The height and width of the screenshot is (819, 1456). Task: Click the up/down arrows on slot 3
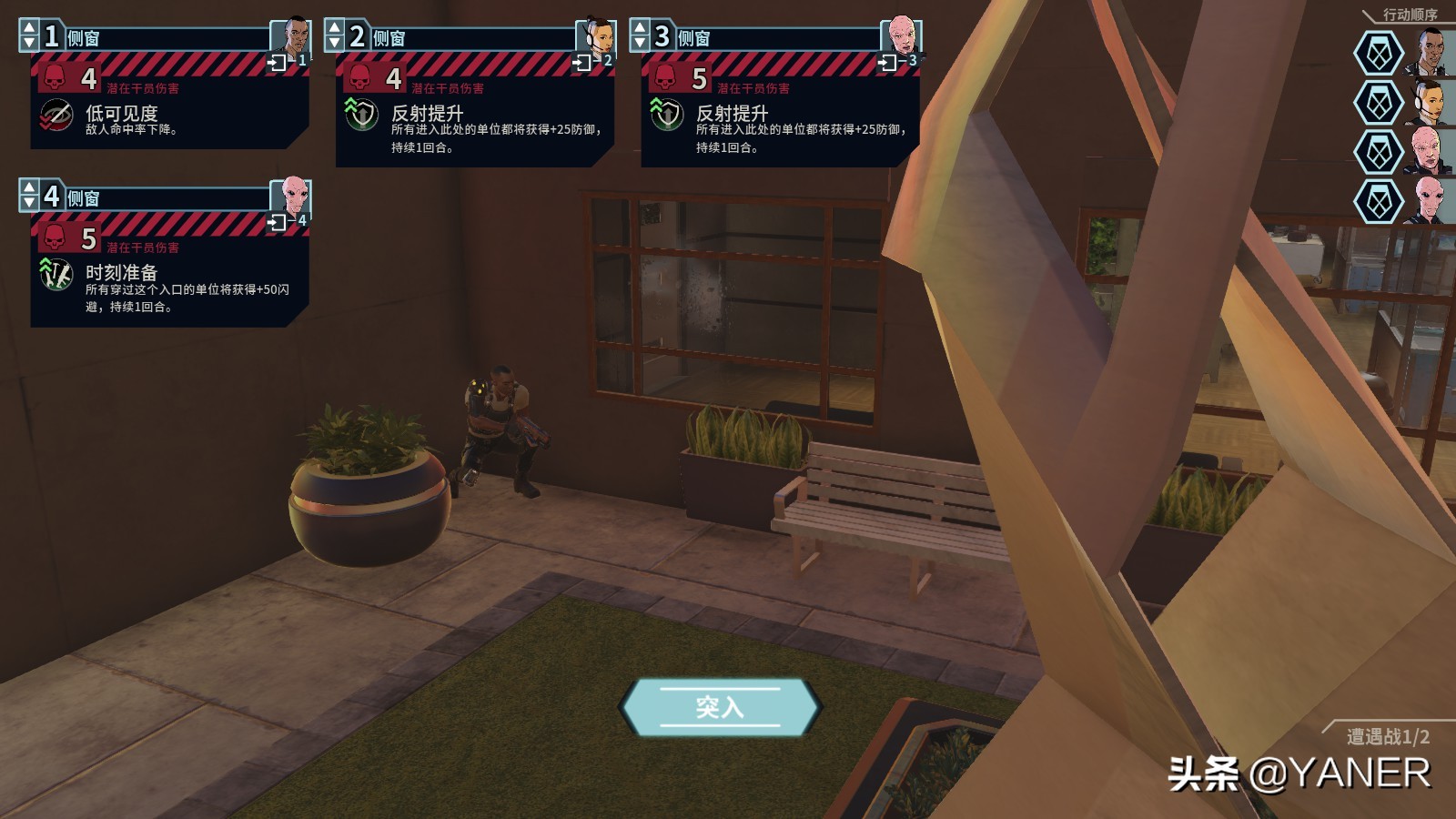tap(640, 36)
